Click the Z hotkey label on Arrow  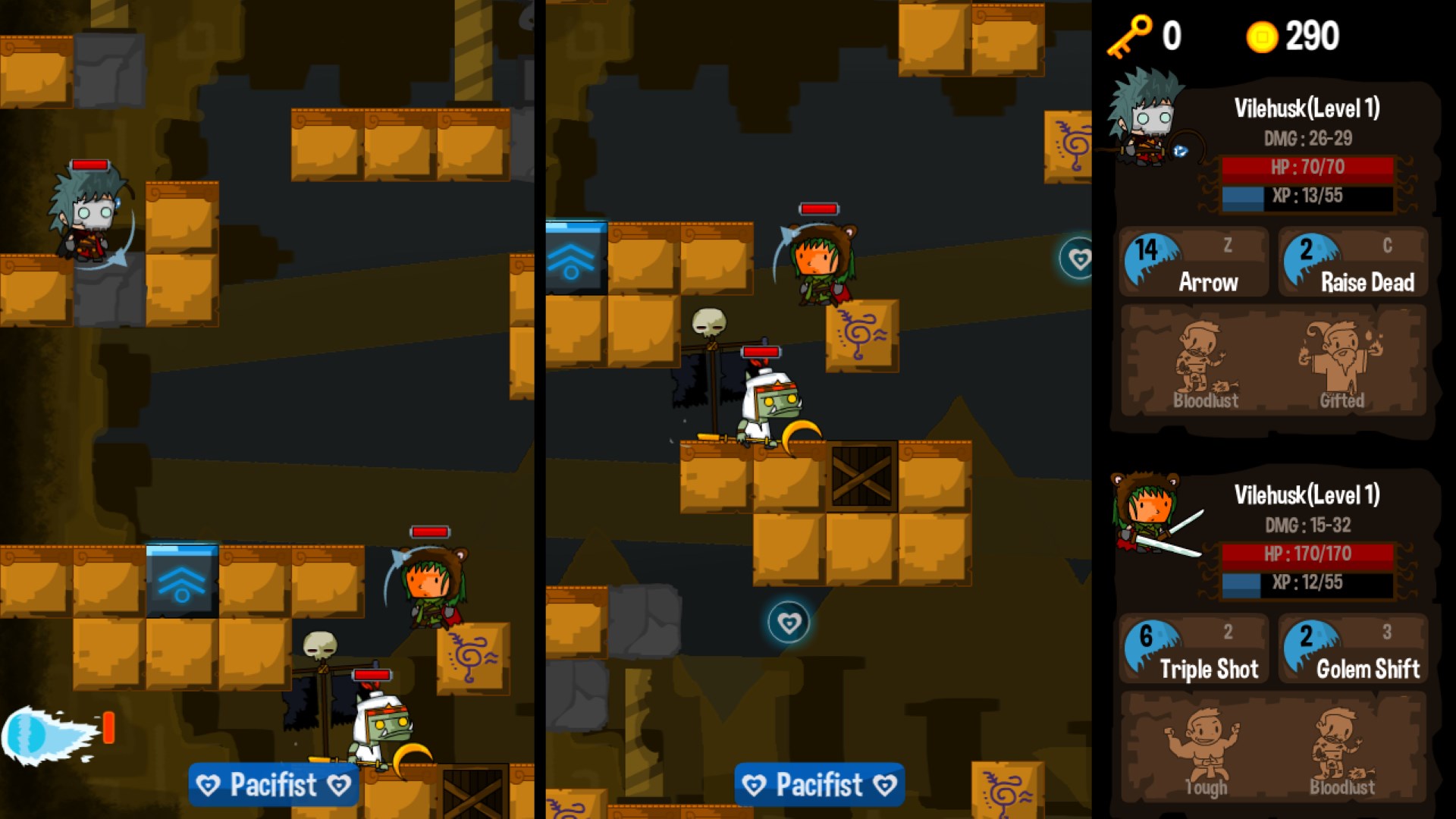[1227, 245]
